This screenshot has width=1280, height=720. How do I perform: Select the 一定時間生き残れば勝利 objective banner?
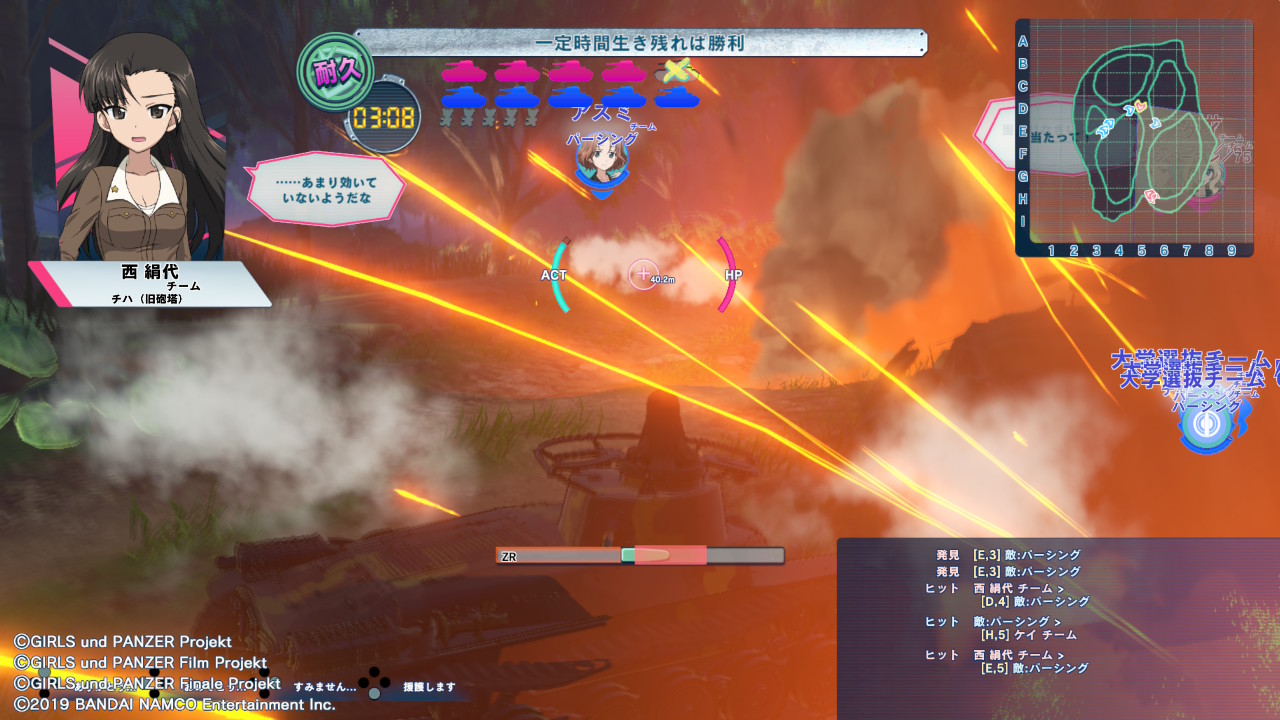coord(640,43)
